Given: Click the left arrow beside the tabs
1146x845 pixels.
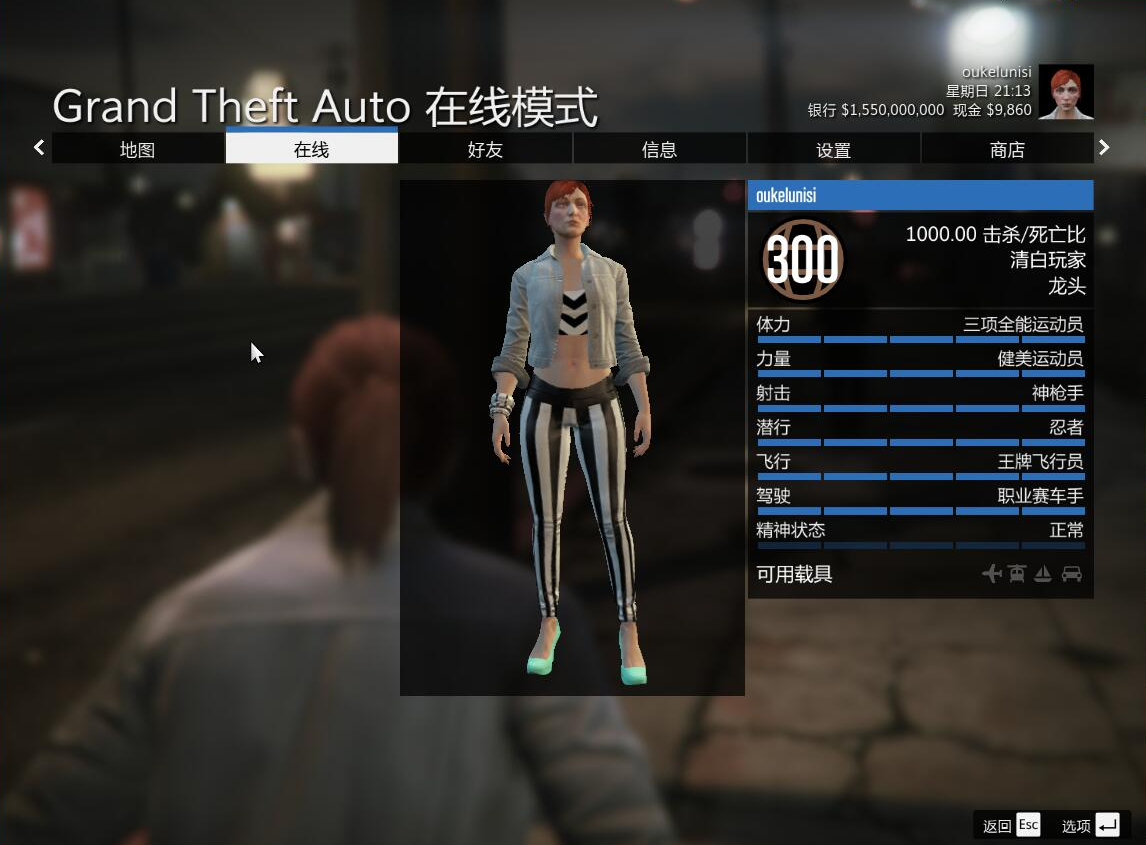Looking at the screenshot, I should point(39,148).
